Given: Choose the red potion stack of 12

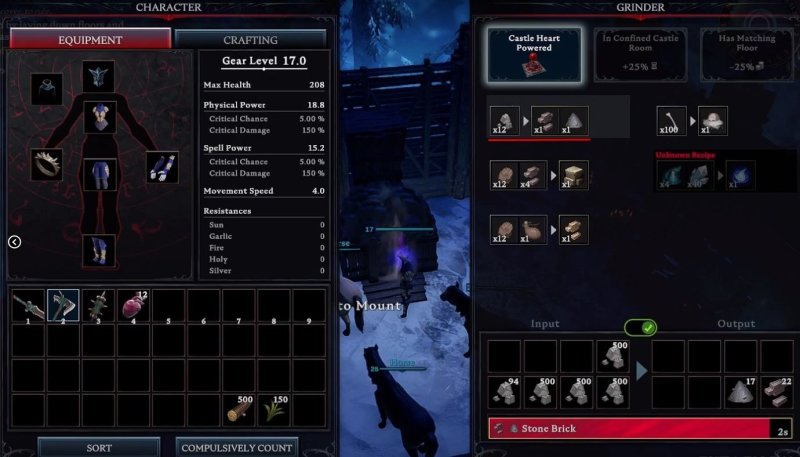Looking at the screenshot, I should [x=134, y=306].
